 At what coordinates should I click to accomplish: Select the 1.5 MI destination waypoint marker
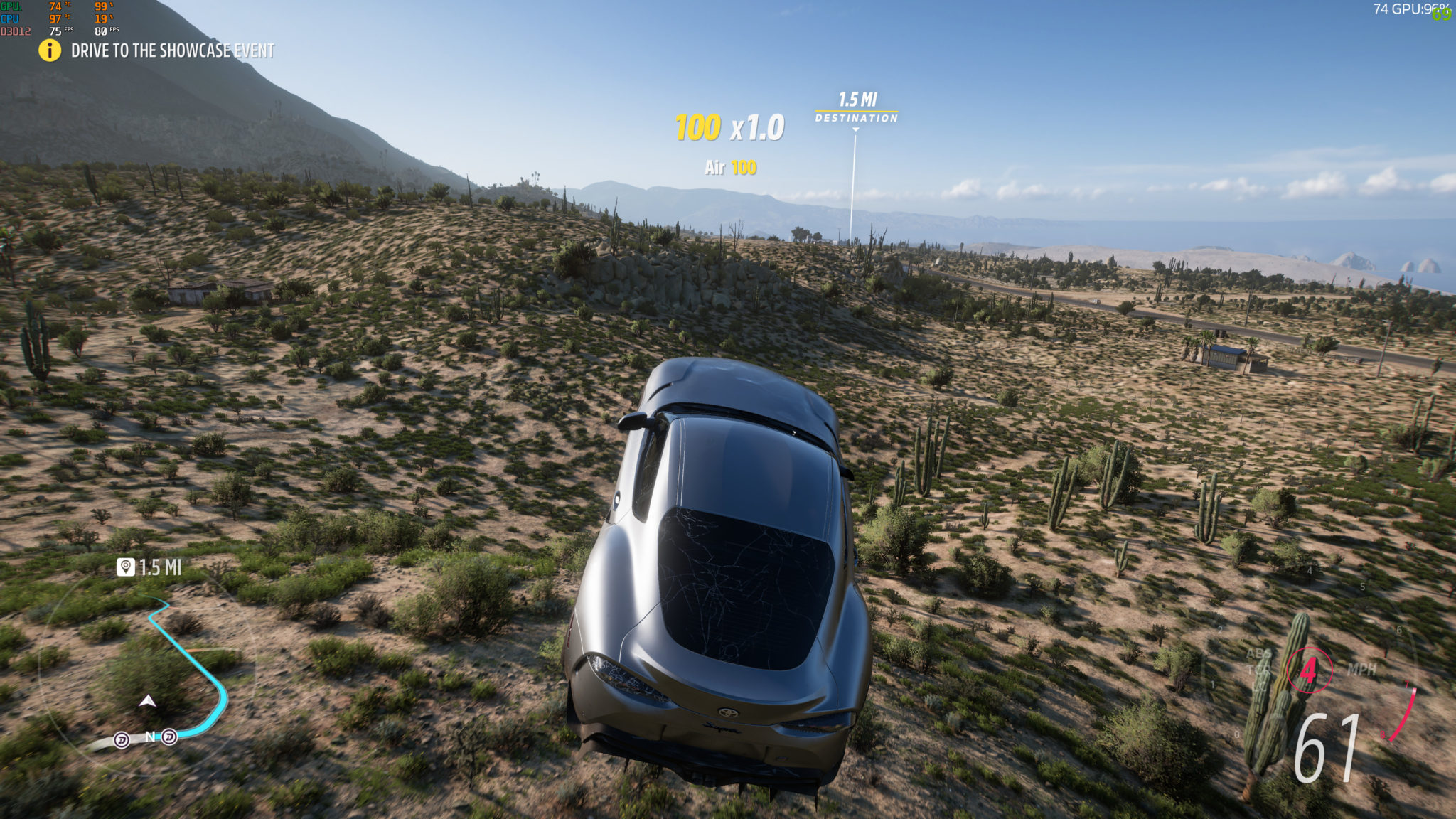(856, 107)
